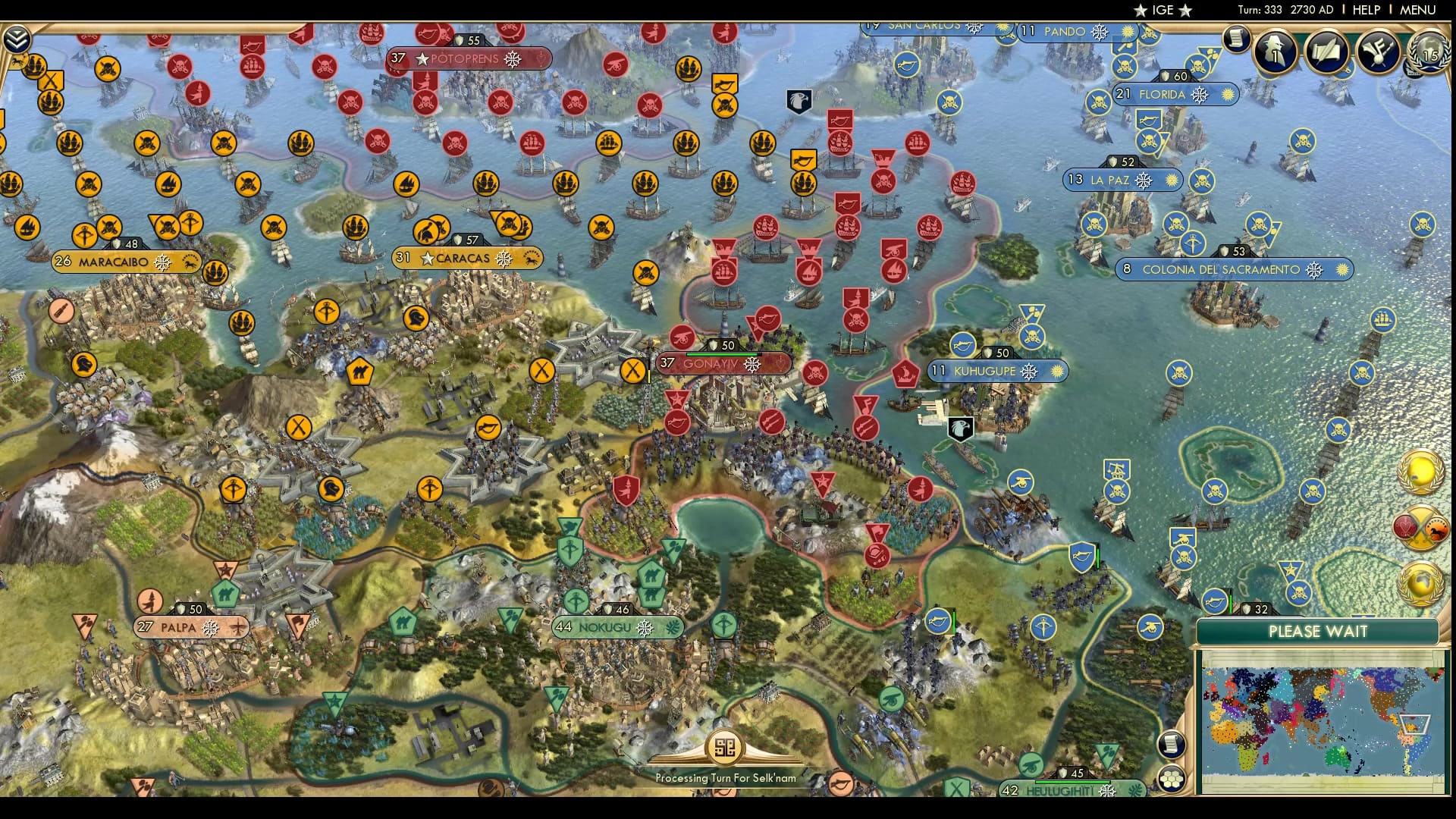The image size is (1456, 819).
Task: Click the espionage spy icon showing 1
Action: [1274, 53]
